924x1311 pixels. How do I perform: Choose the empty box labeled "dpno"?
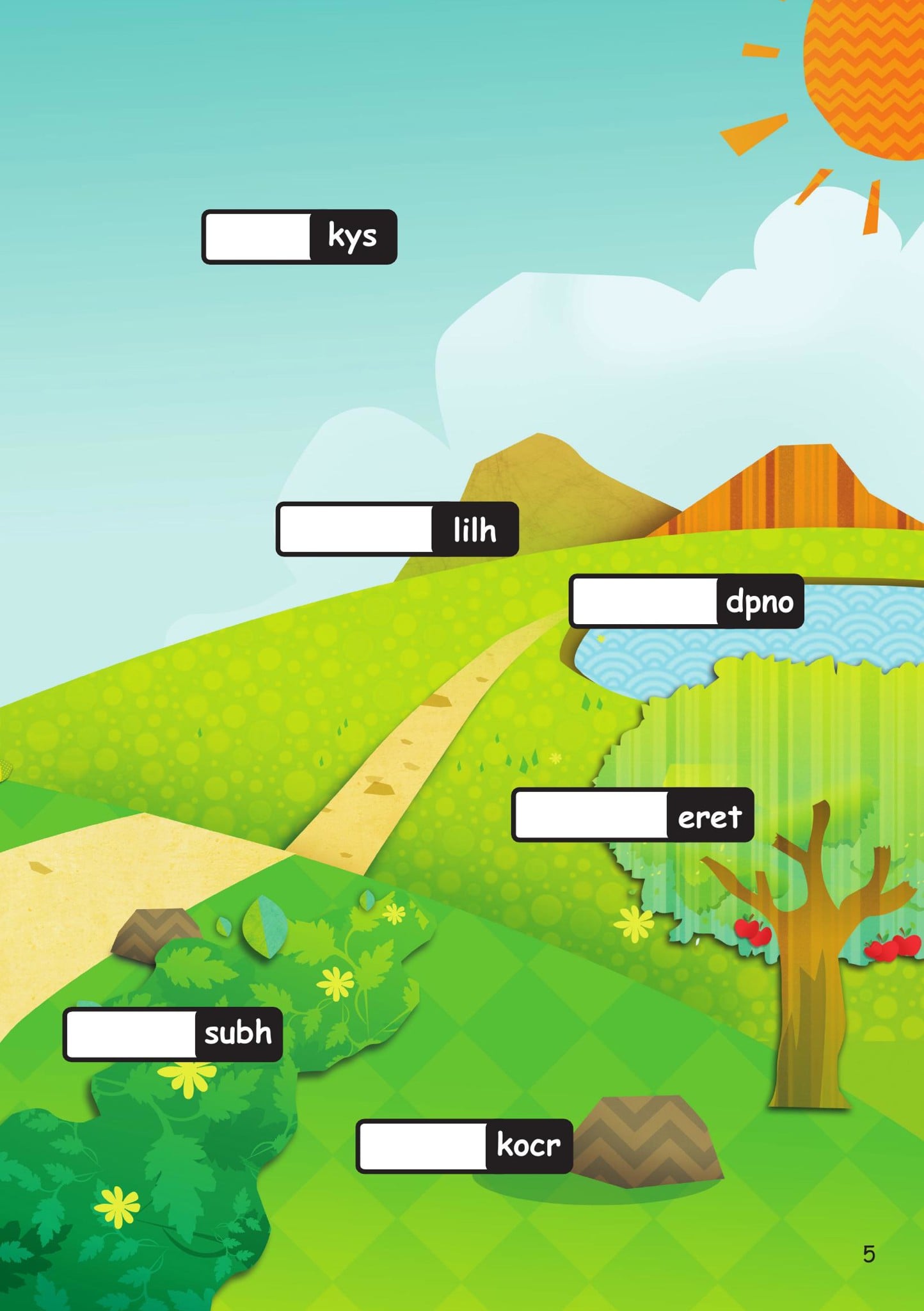coord(645,601)
